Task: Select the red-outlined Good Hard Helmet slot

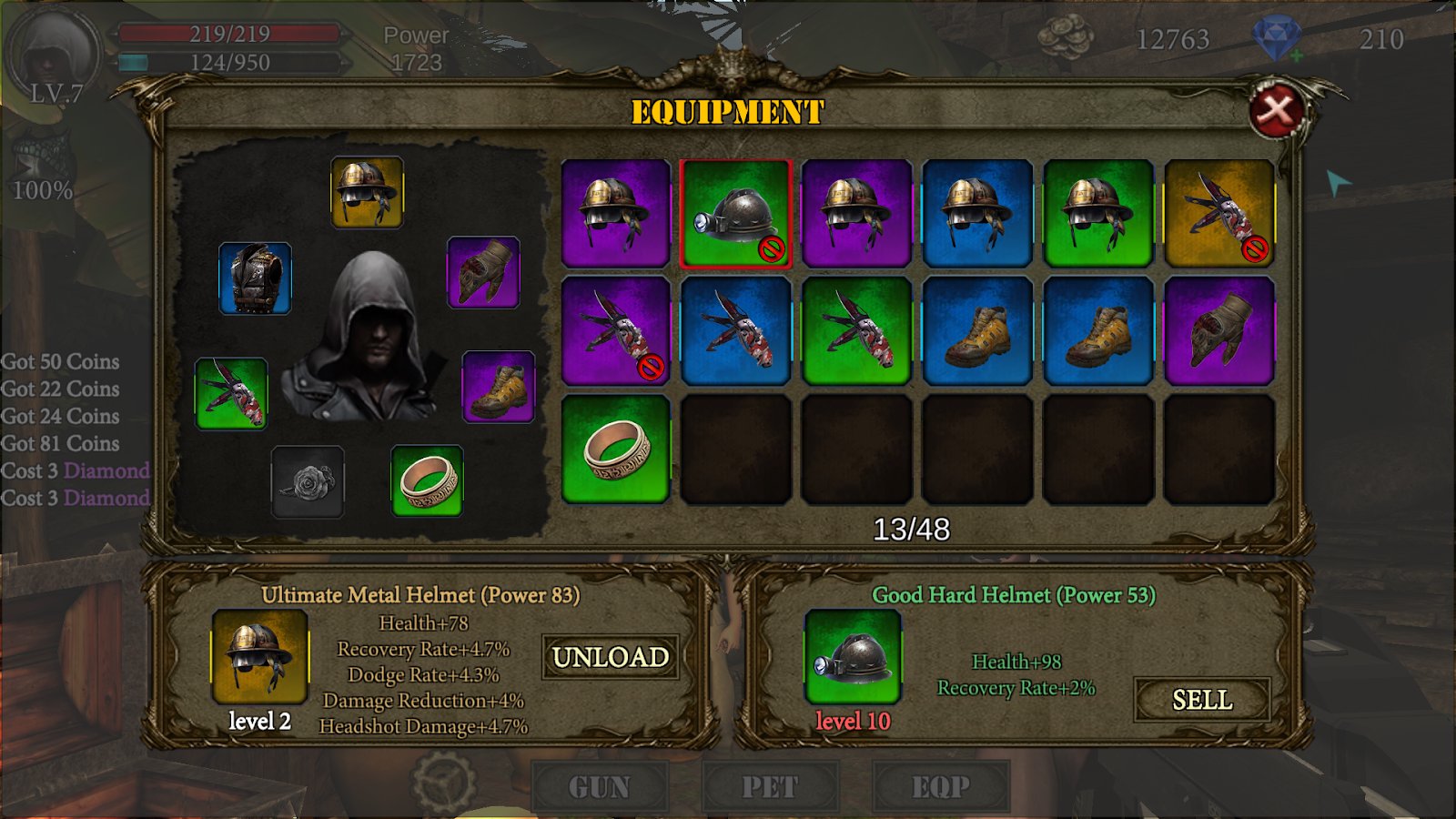Action: tap(736, 214)
